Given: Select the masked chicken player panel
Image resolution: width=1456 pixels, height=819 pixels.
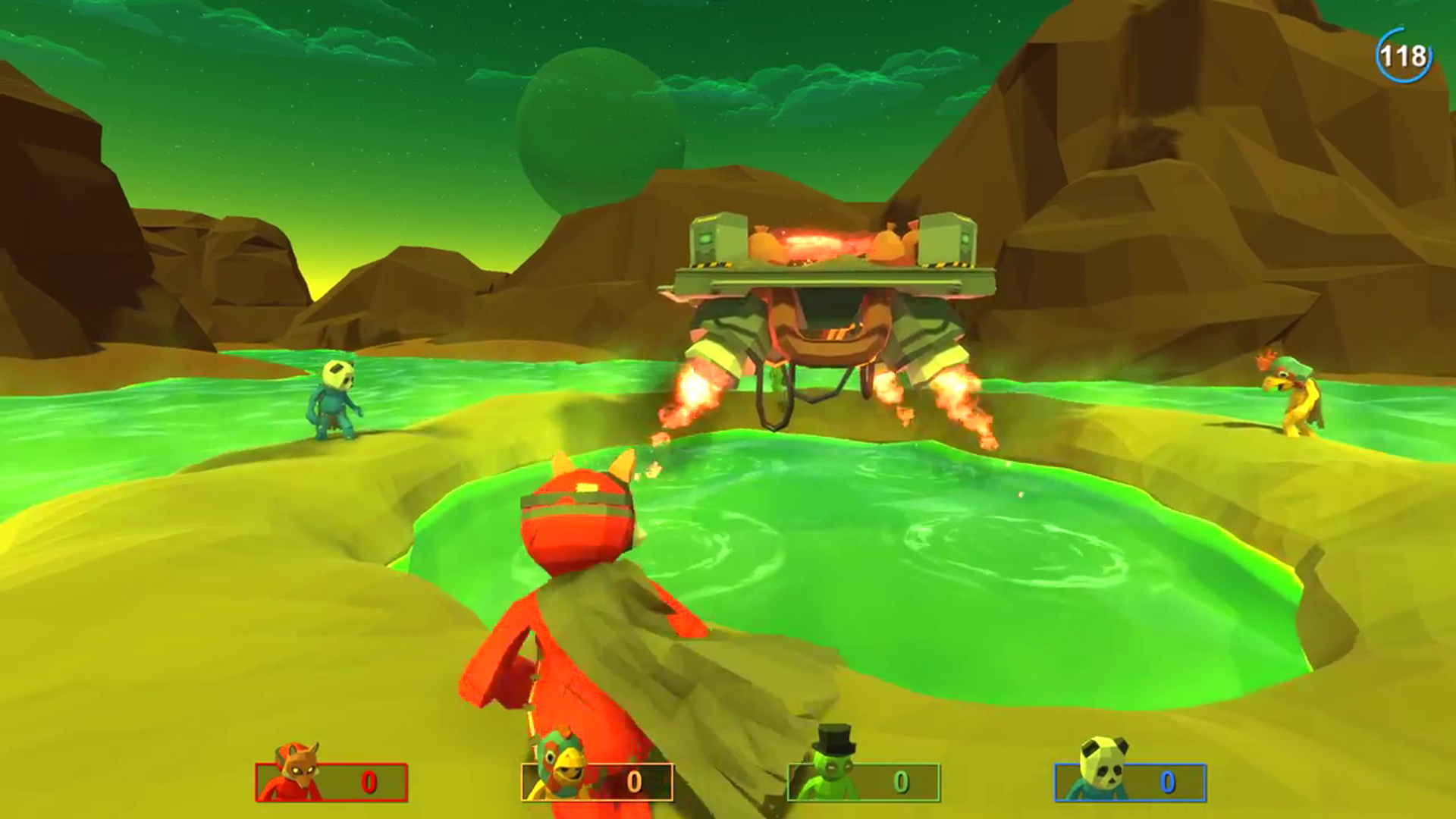Looking at the screenshot, I should pos(597,782).
